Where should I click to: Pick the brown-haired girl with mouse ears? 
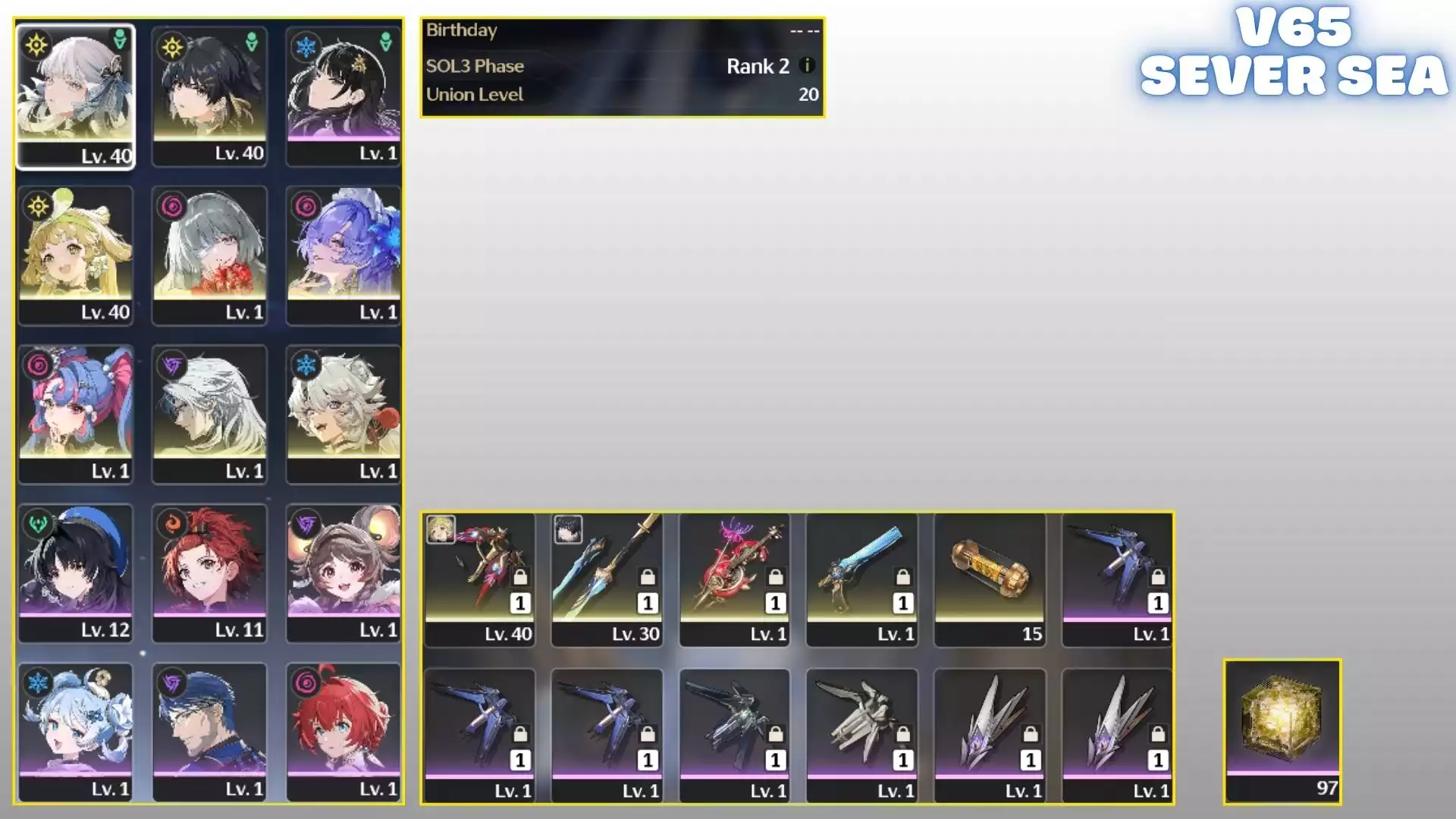344,573
